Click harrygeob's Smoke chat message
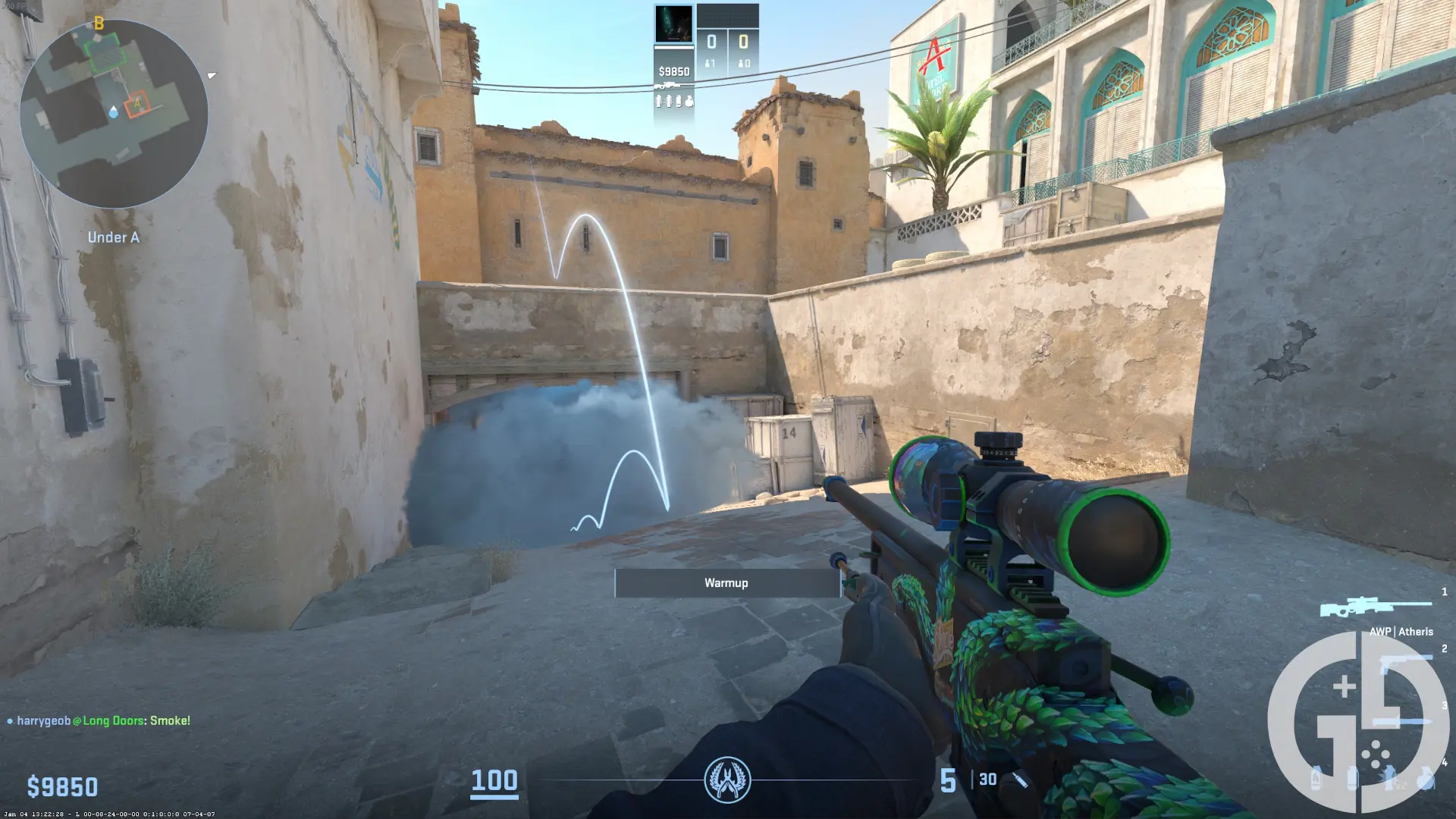 coord(99,722)
